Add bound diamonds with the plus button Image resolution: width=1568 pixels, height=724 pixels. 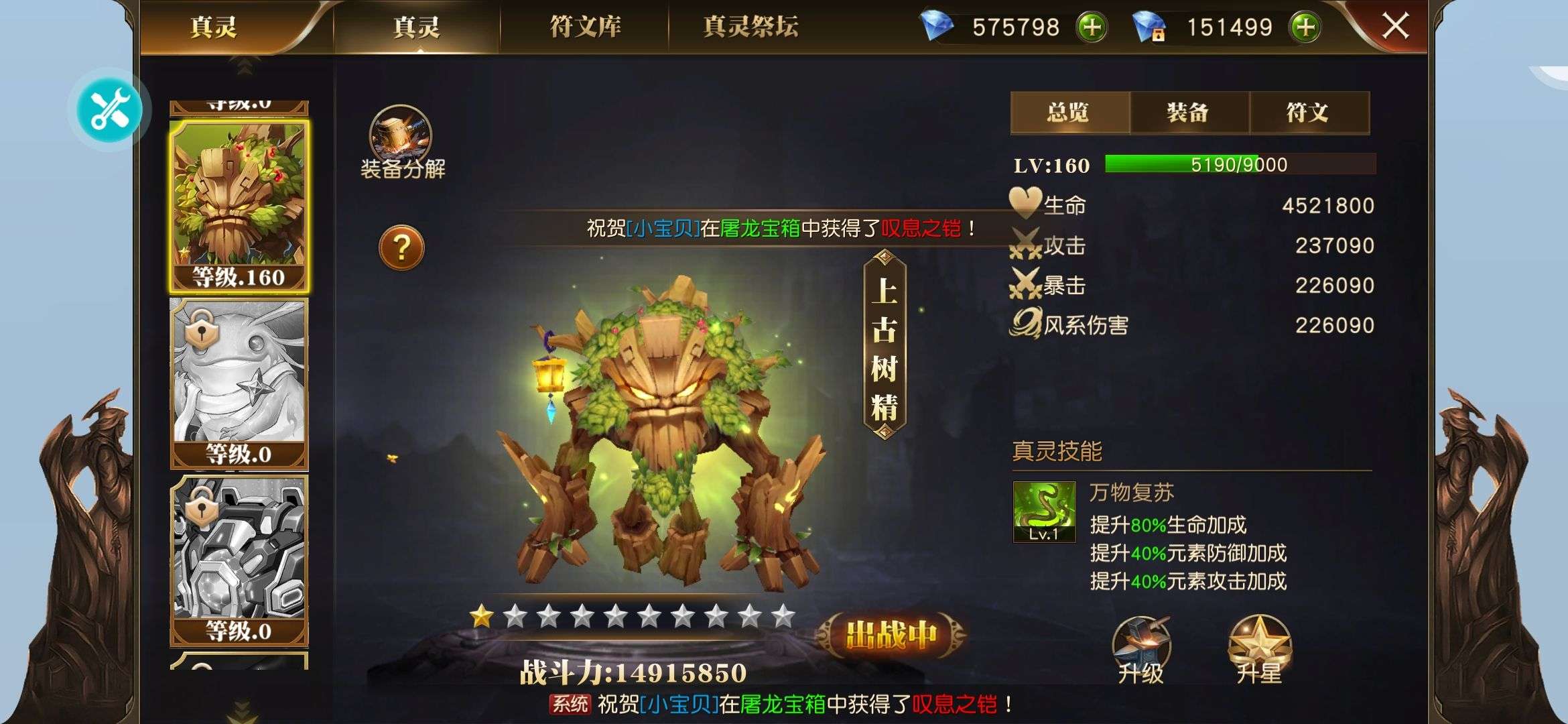1305,27
